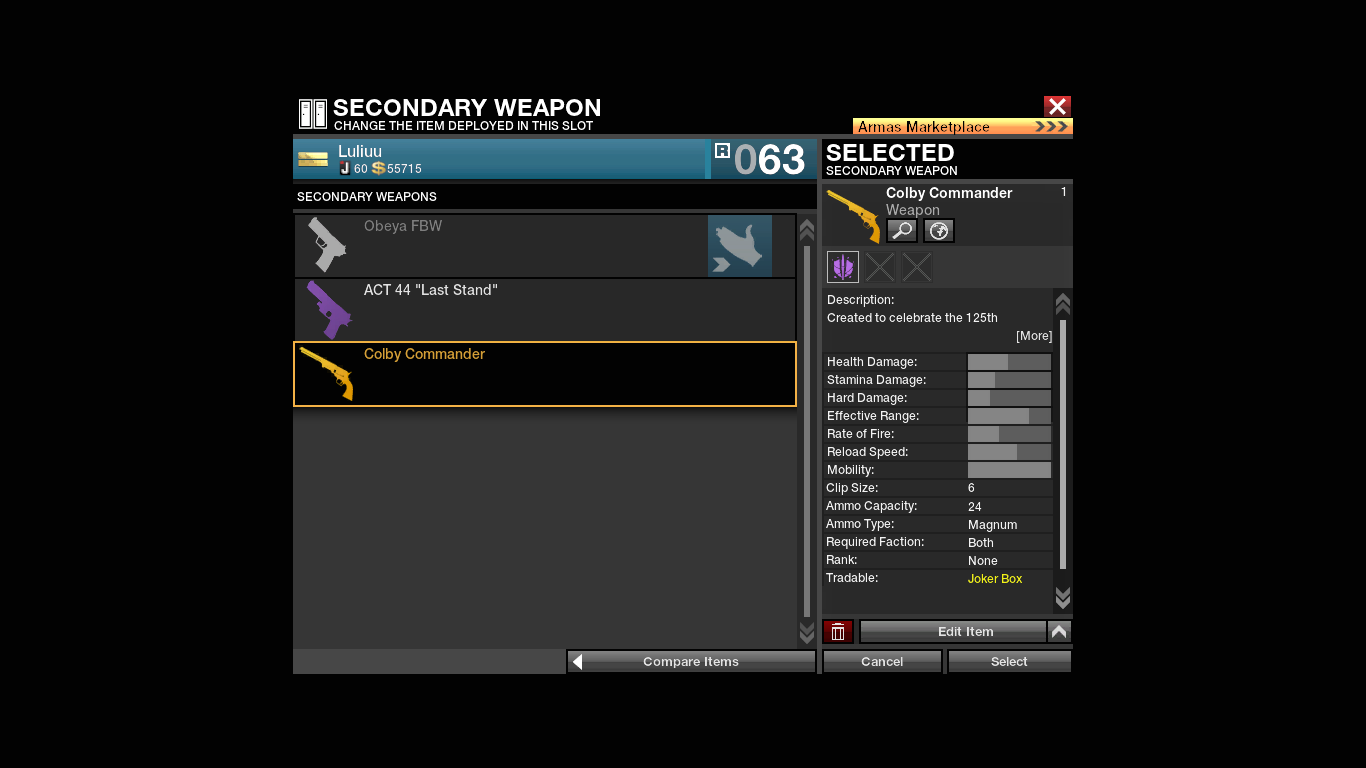Screen dimensions: 1366x768
Task: Confirm with the Select button
Action: click(x=1009, y=662)
